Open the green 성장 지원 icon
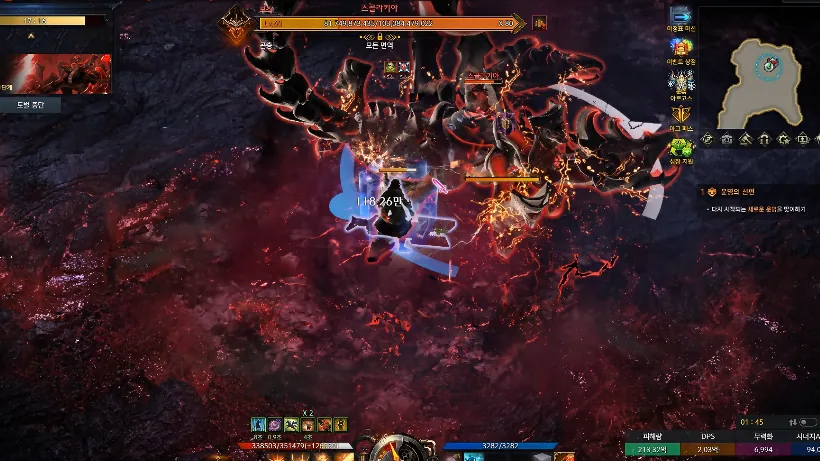820x461 pixels. [682, 147]
